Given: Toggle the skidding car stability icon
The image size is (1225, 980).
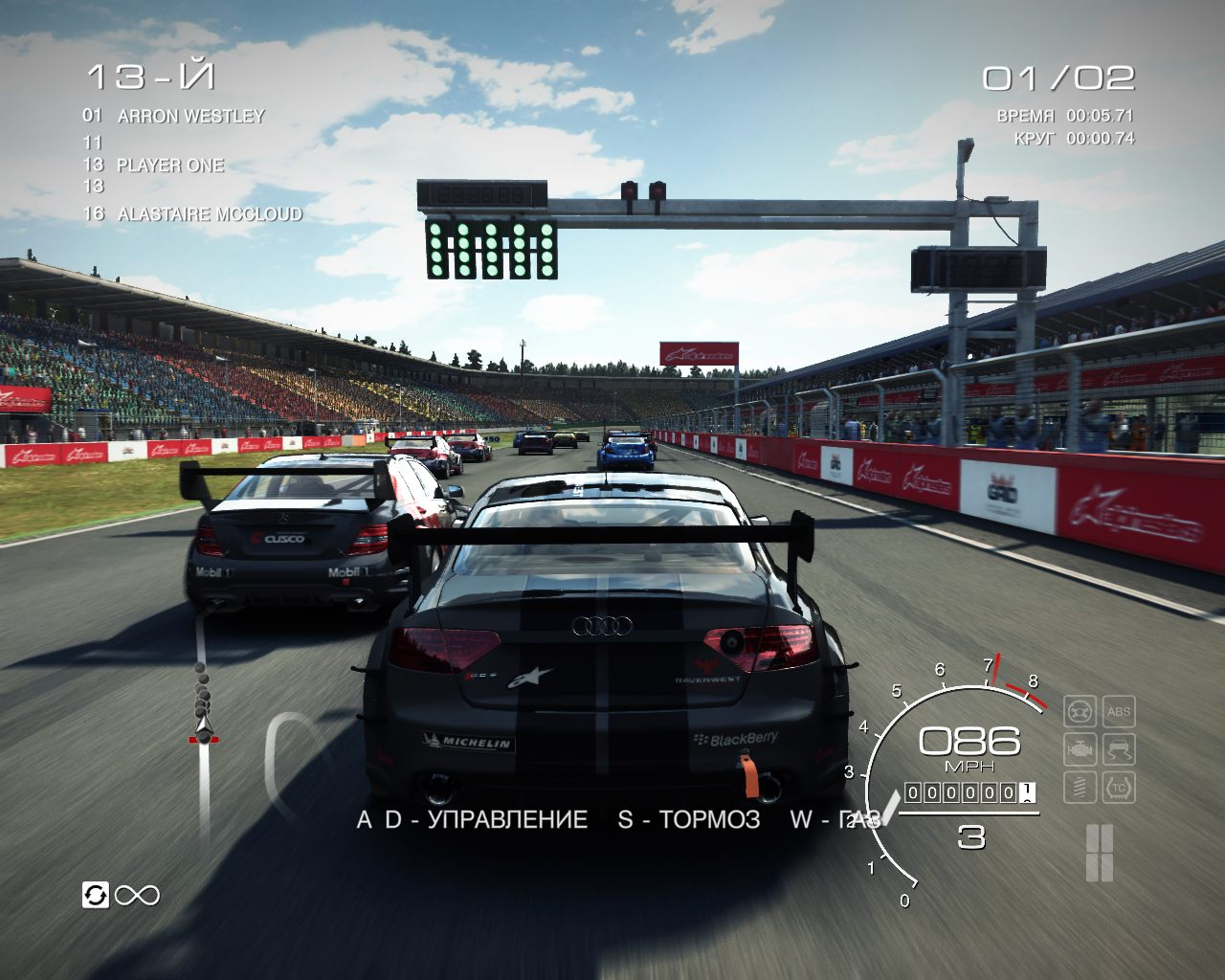Looking at the screenshot, I should (1118, 749).
